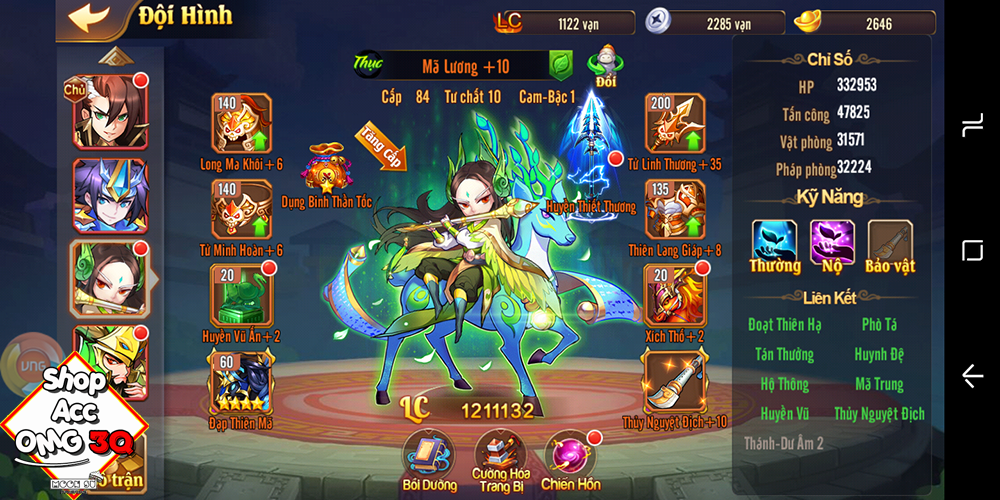Open Cường Hóa Trang Bị
This screenshot has width=1000, height=500.
500,453
